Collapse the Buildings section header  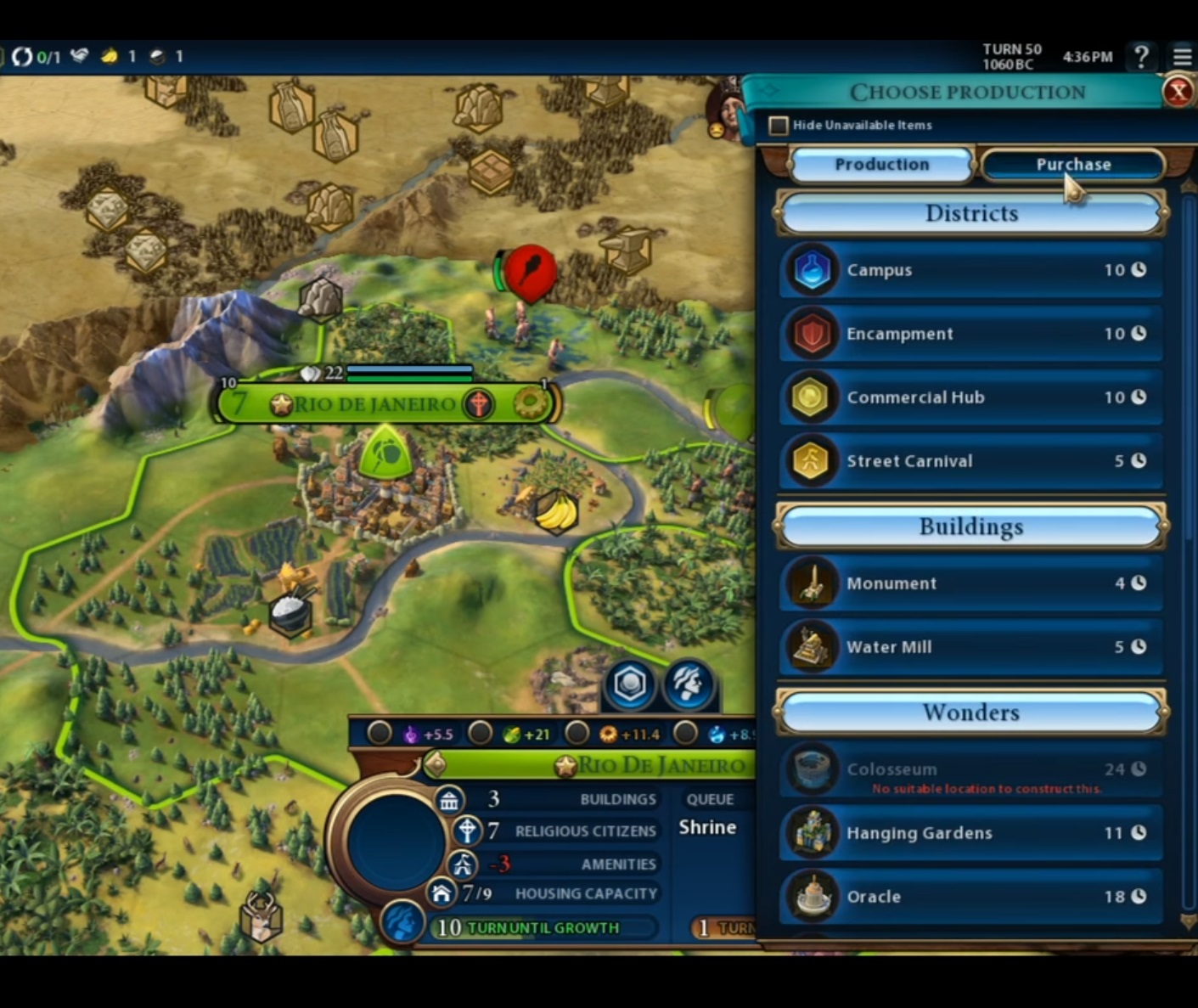(x=970, y=527)
